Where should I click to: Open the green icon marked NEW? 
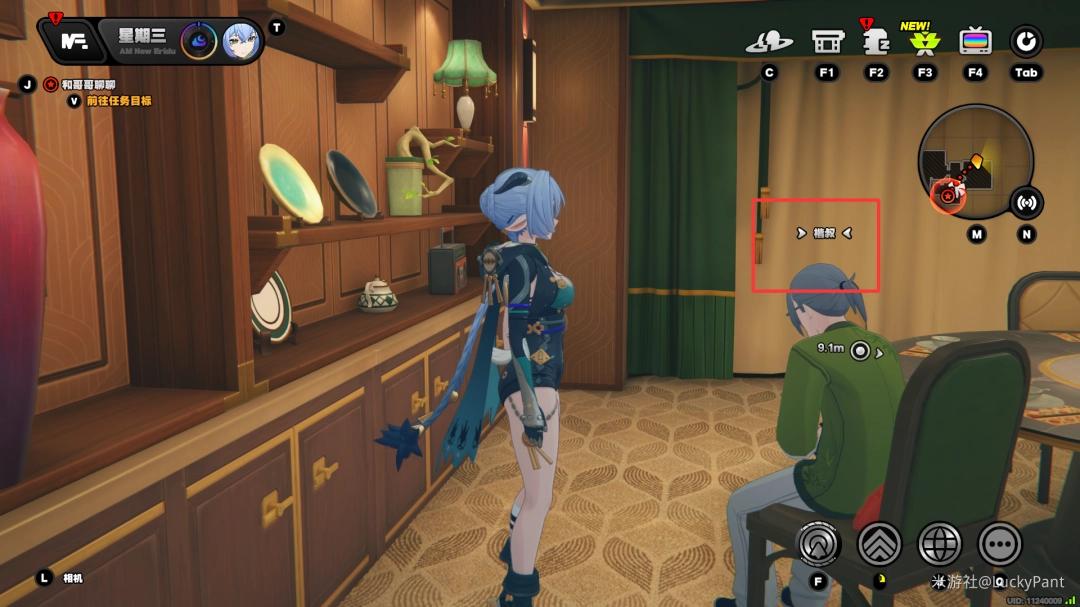click(x=924, y=42)
